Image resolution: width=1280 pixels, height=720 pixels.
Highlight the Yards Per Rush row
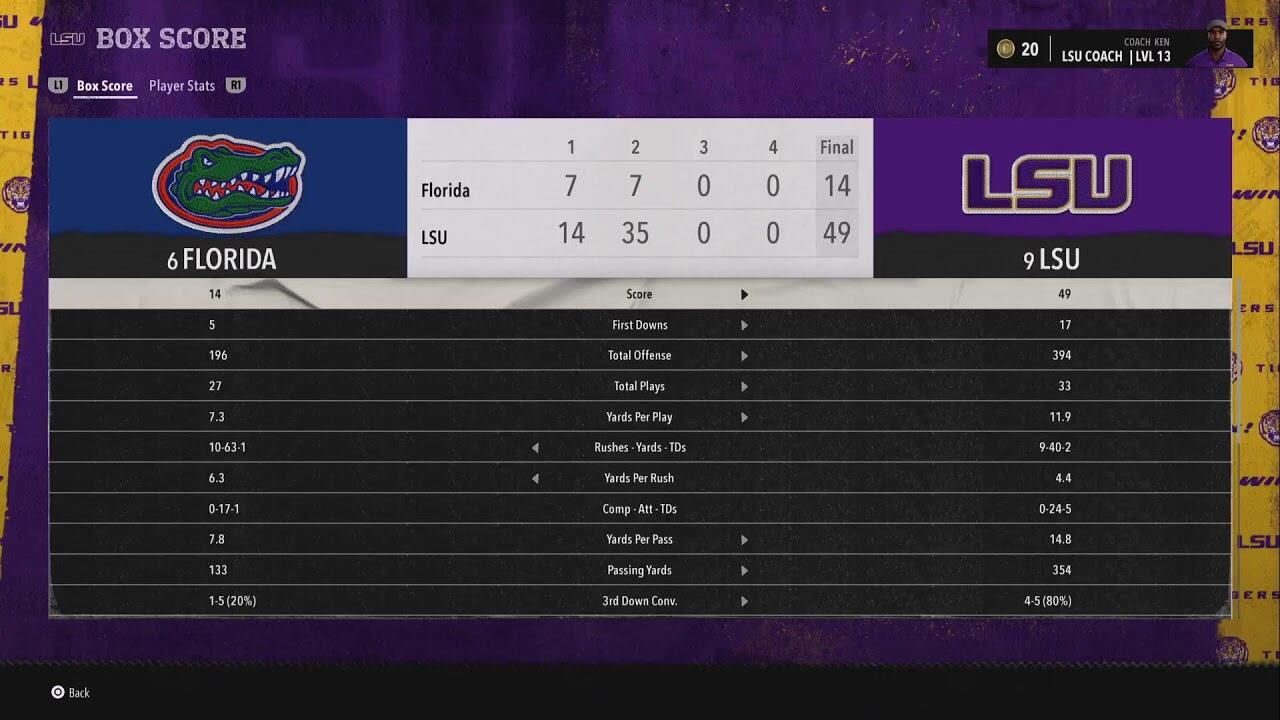tap(639, 478)
